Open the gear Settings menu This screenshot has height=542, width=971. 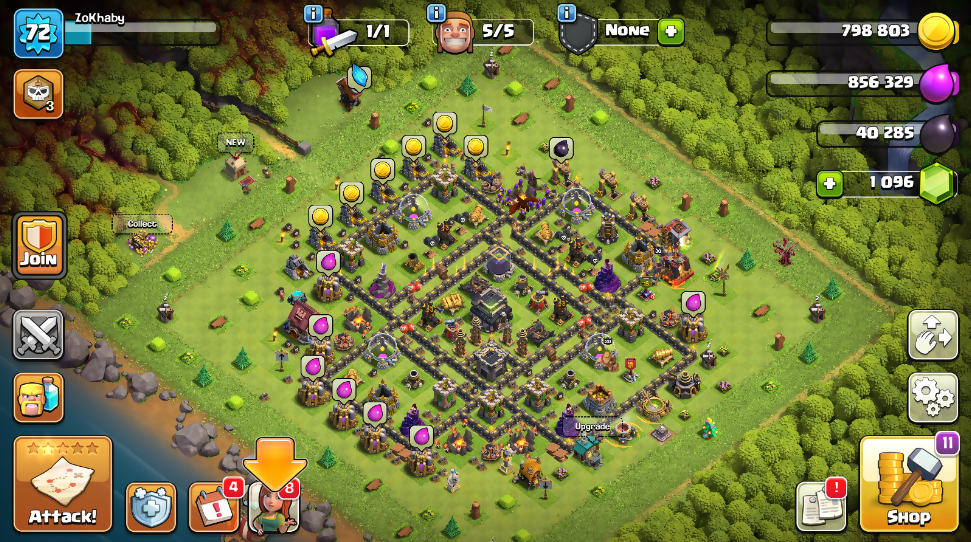932,397
